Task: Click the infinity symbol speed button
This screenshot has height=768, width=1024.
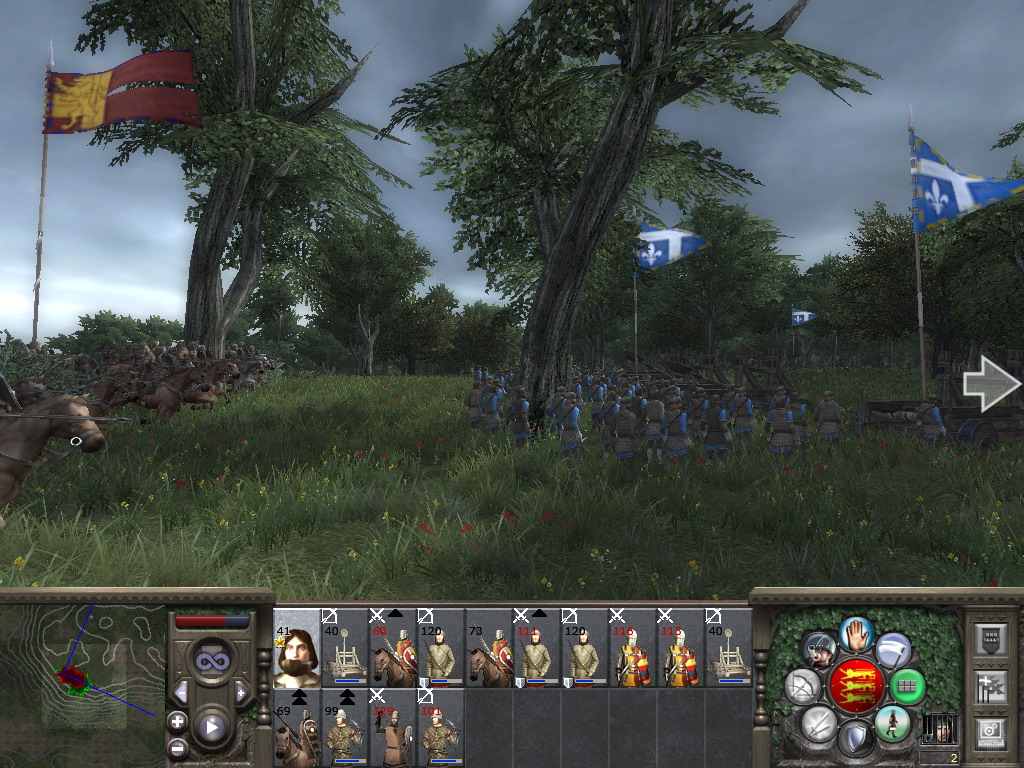Action: click(x=211, y=661)
